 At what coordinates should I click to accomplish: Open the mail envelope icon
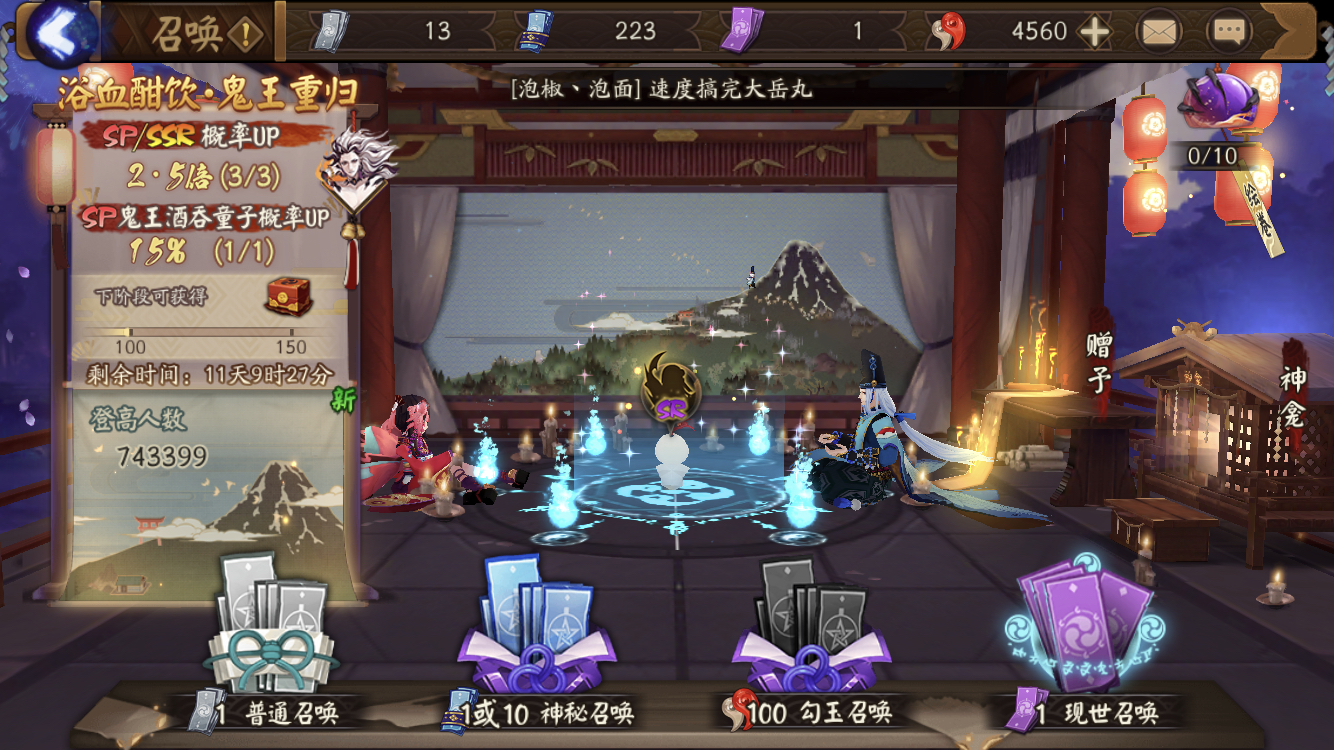coord(1160,30)
